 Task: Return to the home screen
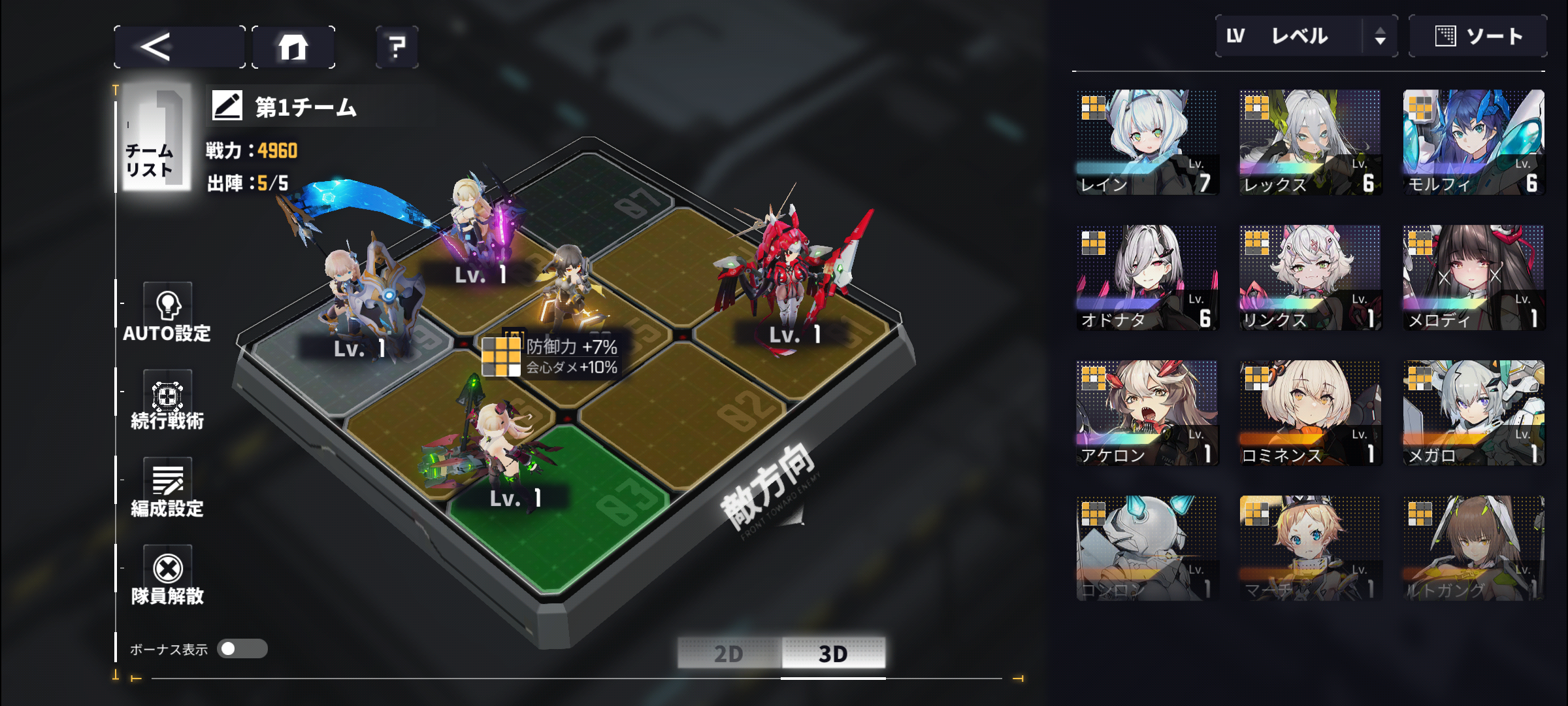coord(293,47)
